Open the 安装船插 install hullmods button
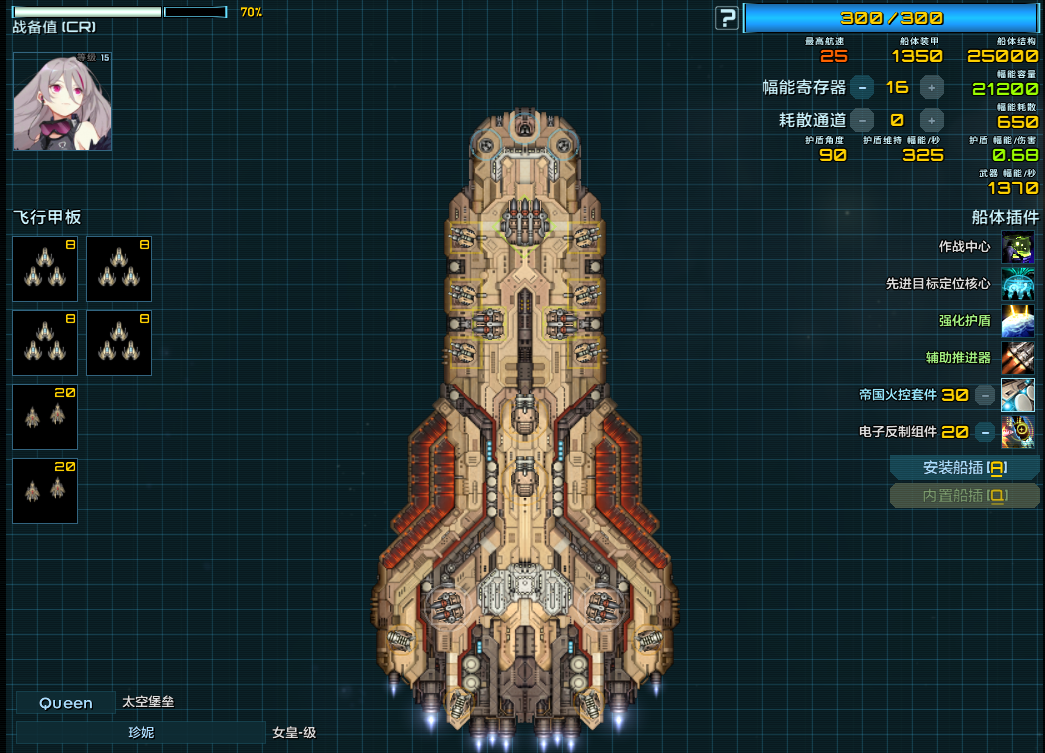Screen dimensions: 1045x753 pos(964,468)
